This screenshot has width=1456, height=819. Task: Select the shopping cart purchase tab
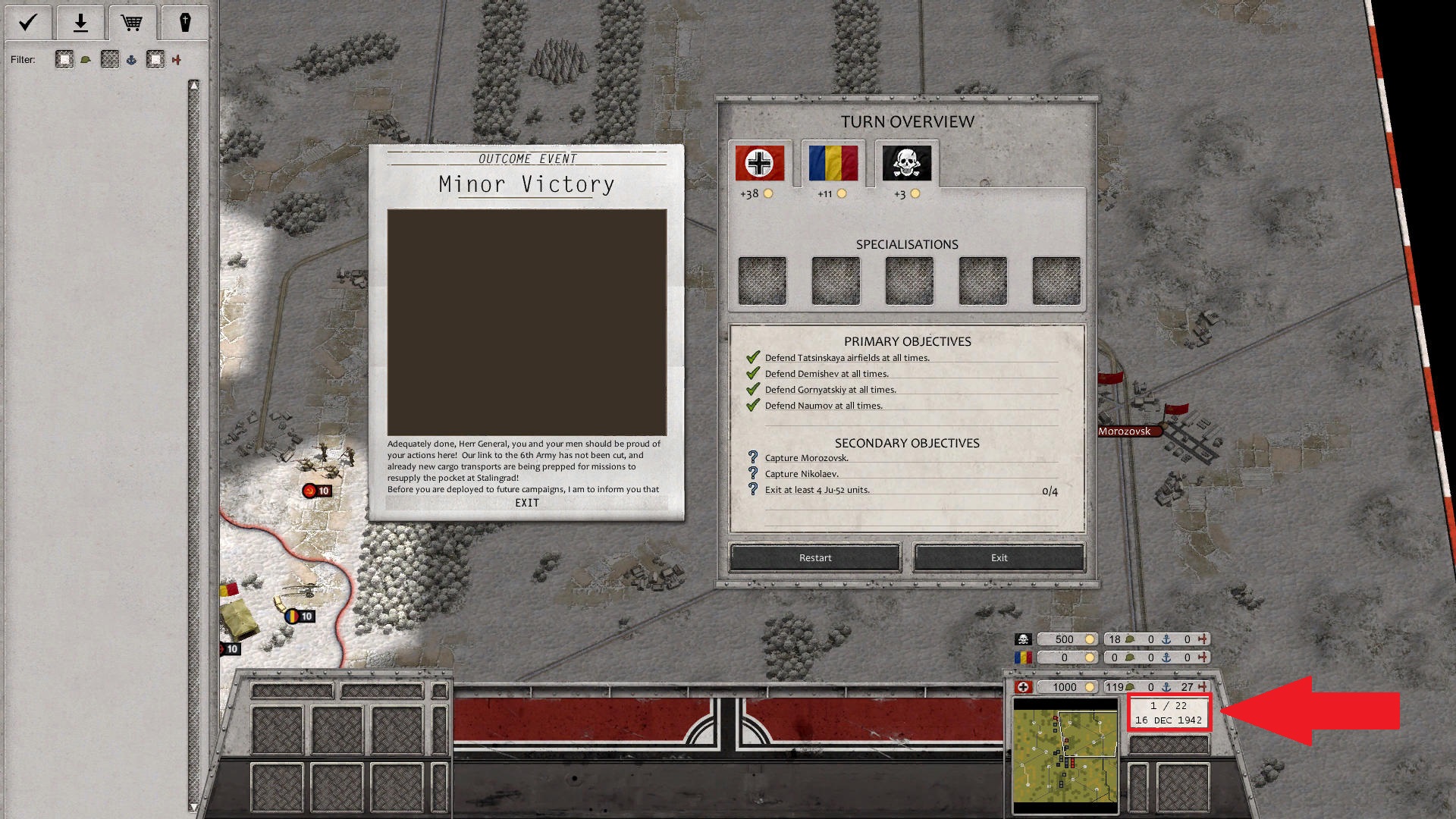point(132,23)
